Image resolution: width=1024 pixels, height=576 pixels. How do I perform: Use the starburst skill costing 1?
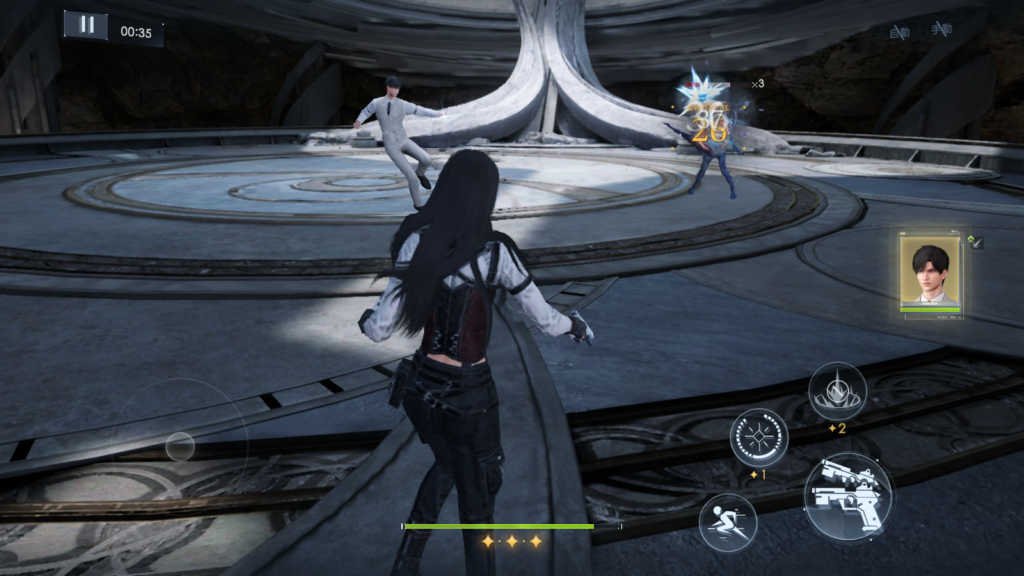[x=759, y=437]
